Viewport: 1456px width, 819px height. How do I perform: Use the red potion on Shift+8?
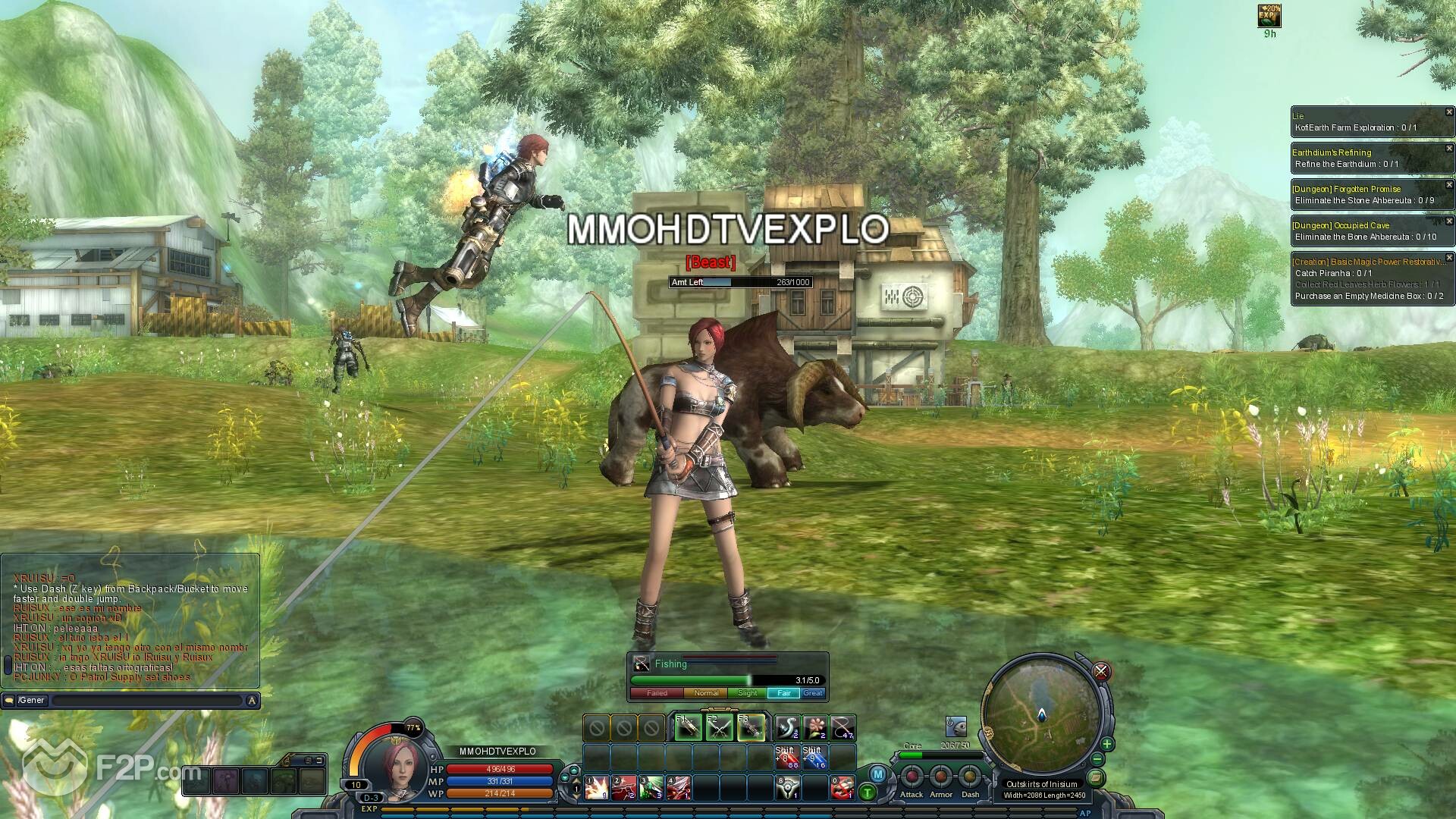click(787, 757)
